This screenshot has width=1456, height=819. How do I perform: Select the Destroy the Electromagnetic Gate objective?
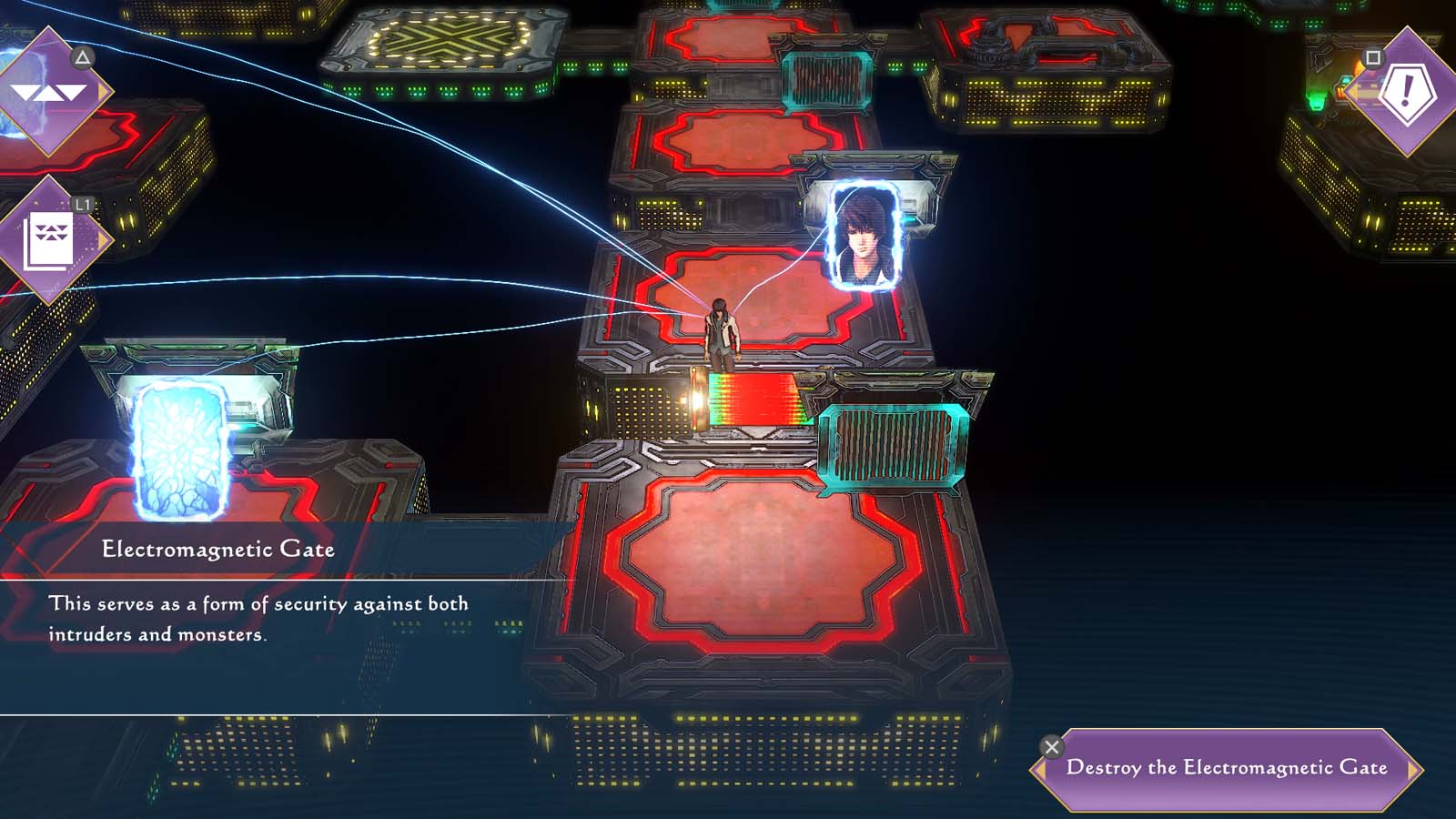point(1228,767)
